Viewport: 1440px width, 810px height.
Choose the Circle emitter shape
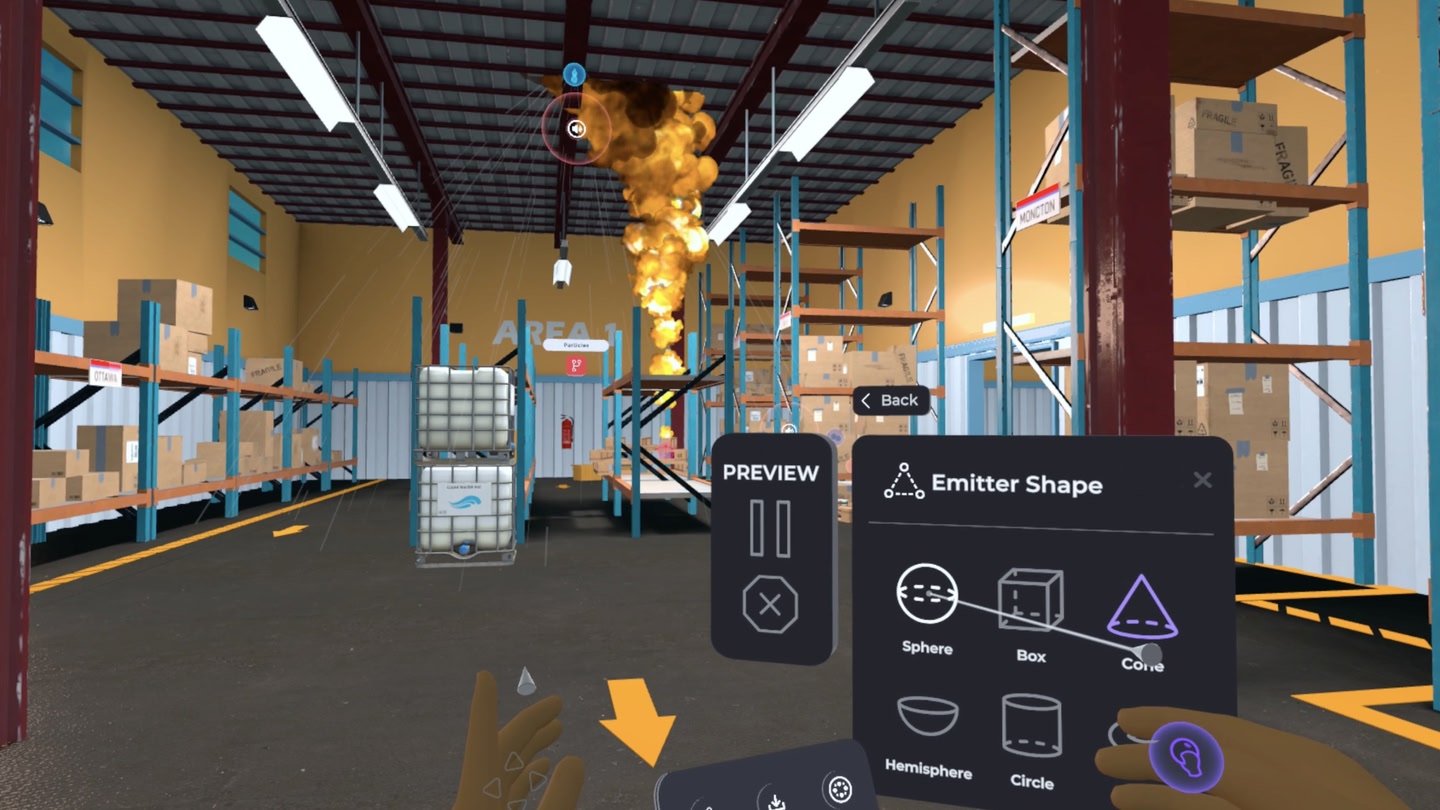pyautogui.click(x=1031, y=726)
